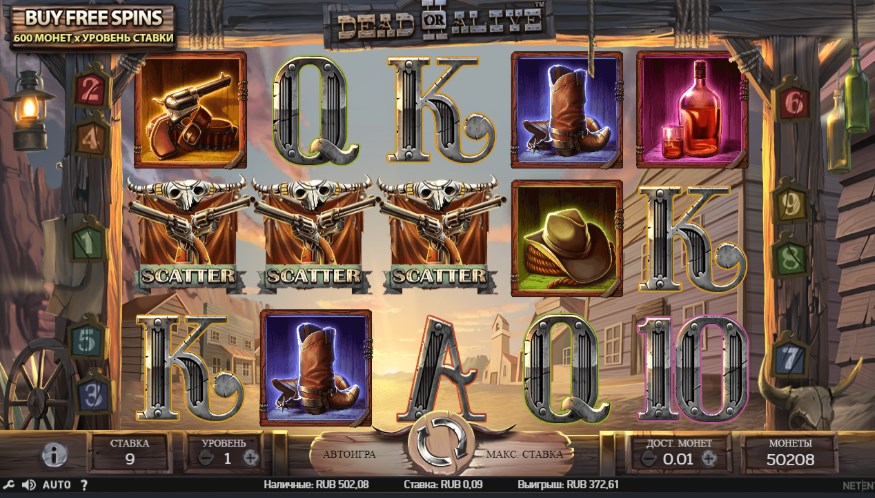
Task: Set the maximum bet with МАКС. СТАВКА
Action: click(523, 453)
